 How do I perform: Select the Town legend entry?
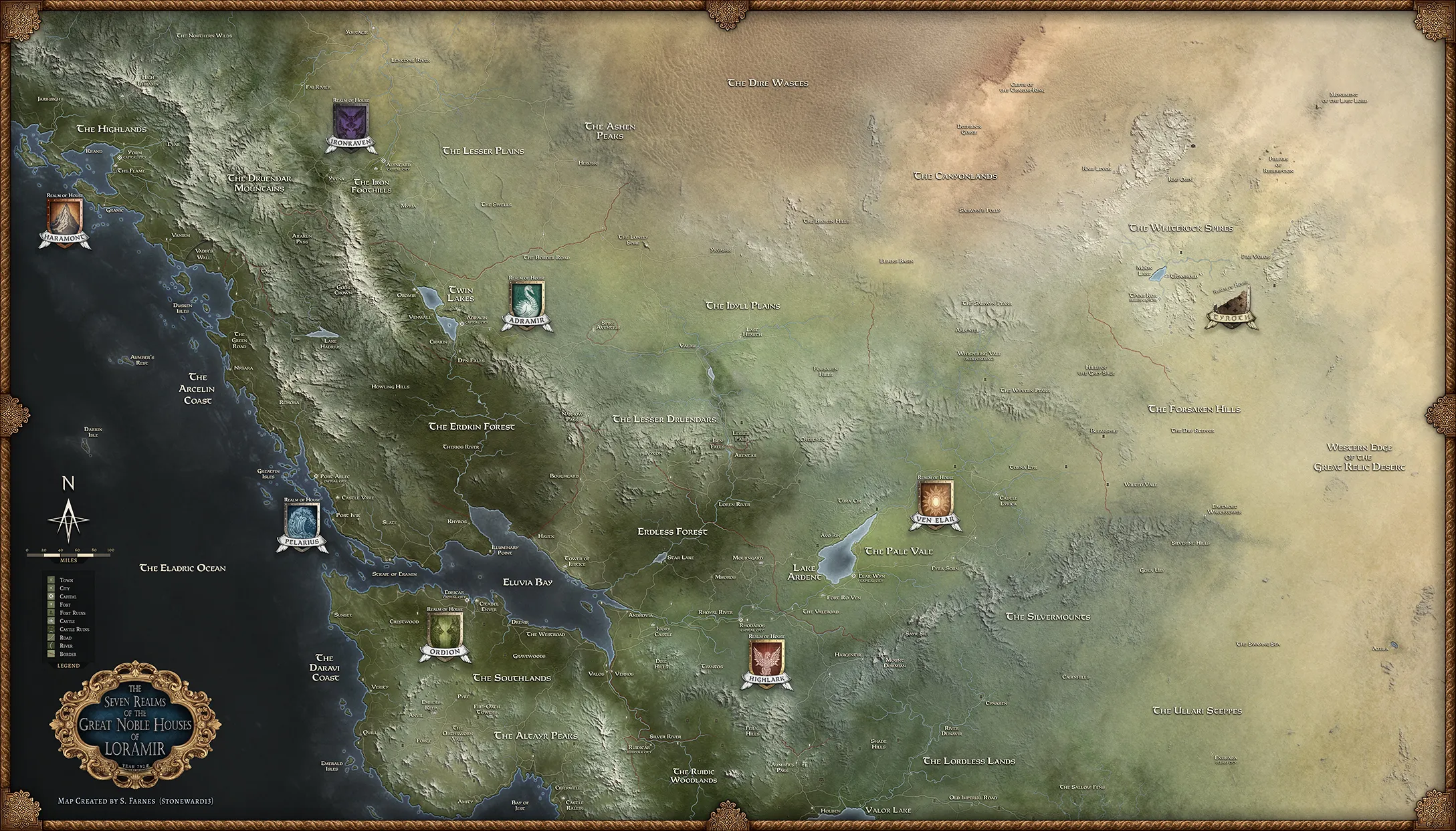click(66, 580)
